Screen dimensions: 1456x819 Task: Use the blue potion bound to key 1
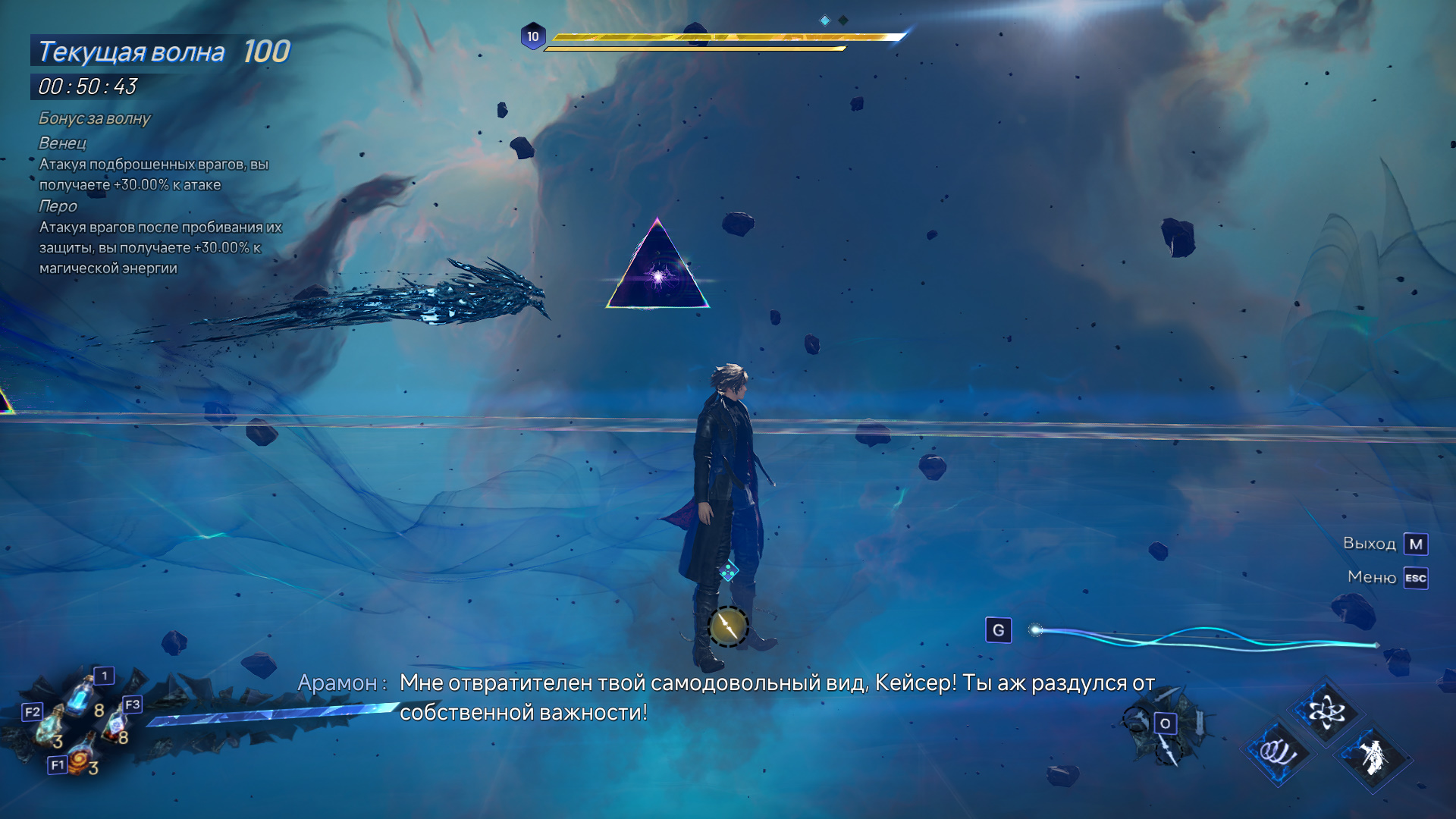click(79, 695)
